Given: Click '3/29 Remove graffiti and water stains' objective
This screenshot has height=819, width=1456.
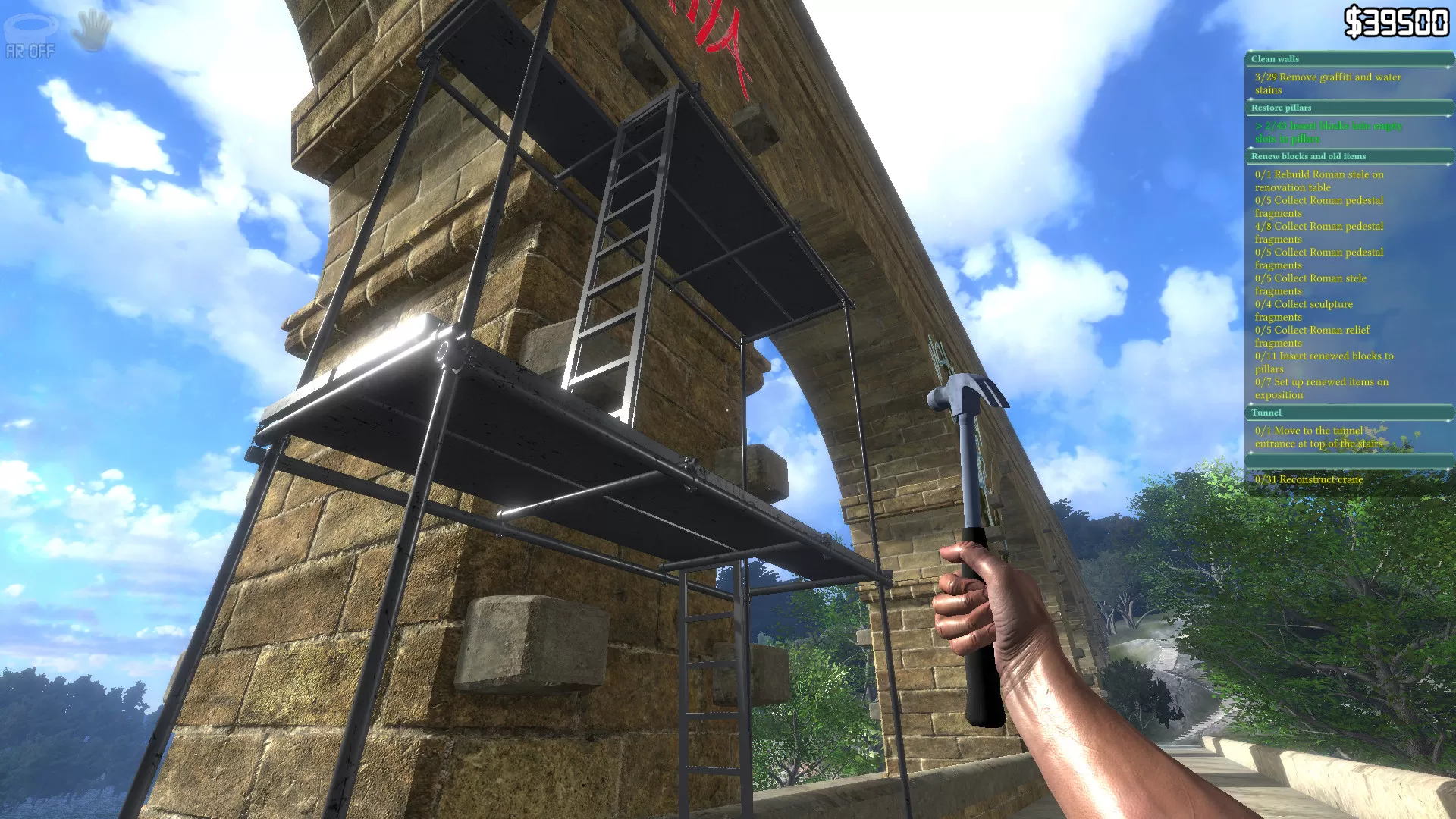Looking at the screenshot, I should [1329, 83].
